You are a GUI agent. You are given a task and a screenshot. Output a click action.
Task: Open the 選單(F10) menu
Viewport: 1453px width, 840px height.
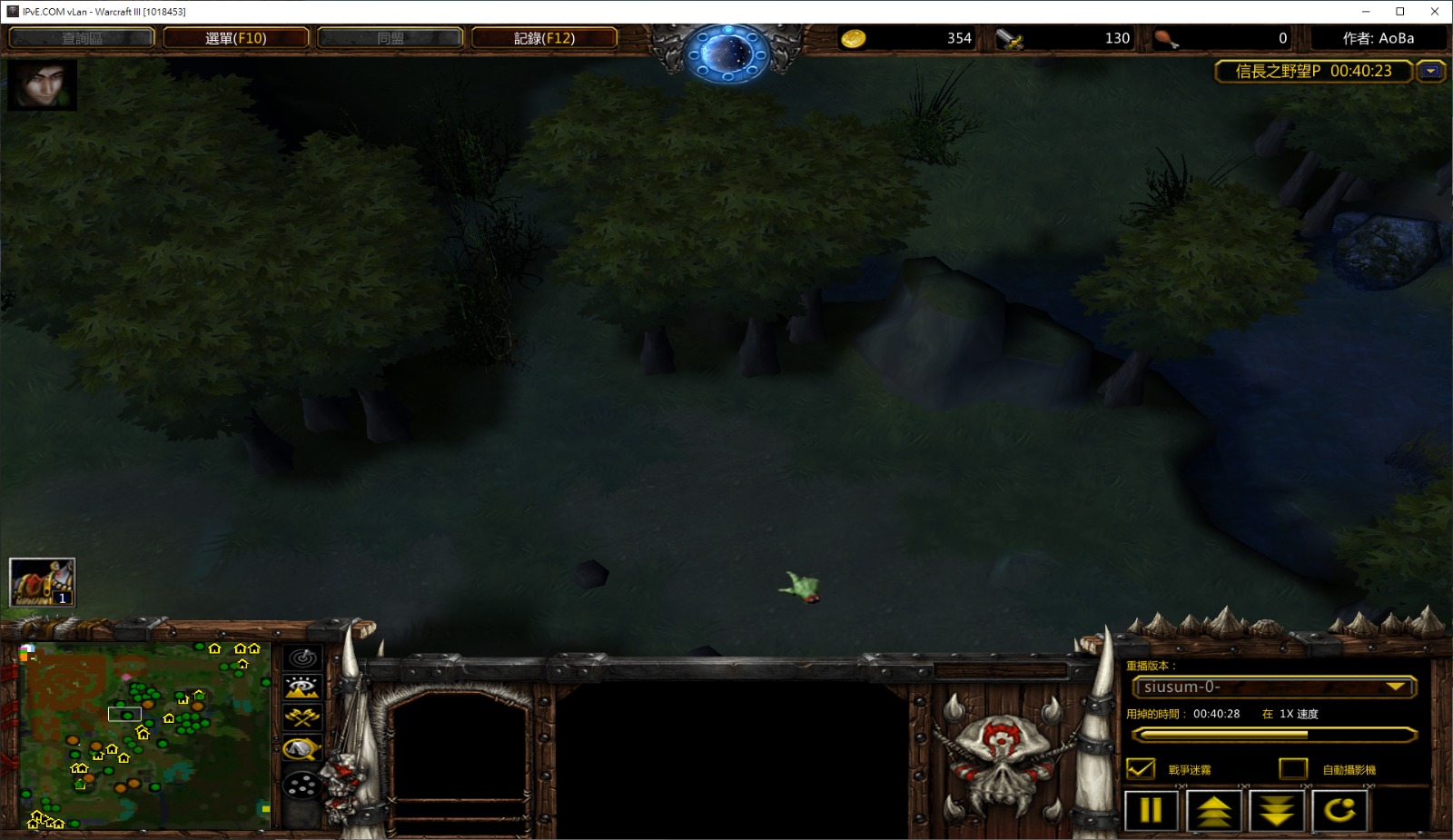coord(235,38)
